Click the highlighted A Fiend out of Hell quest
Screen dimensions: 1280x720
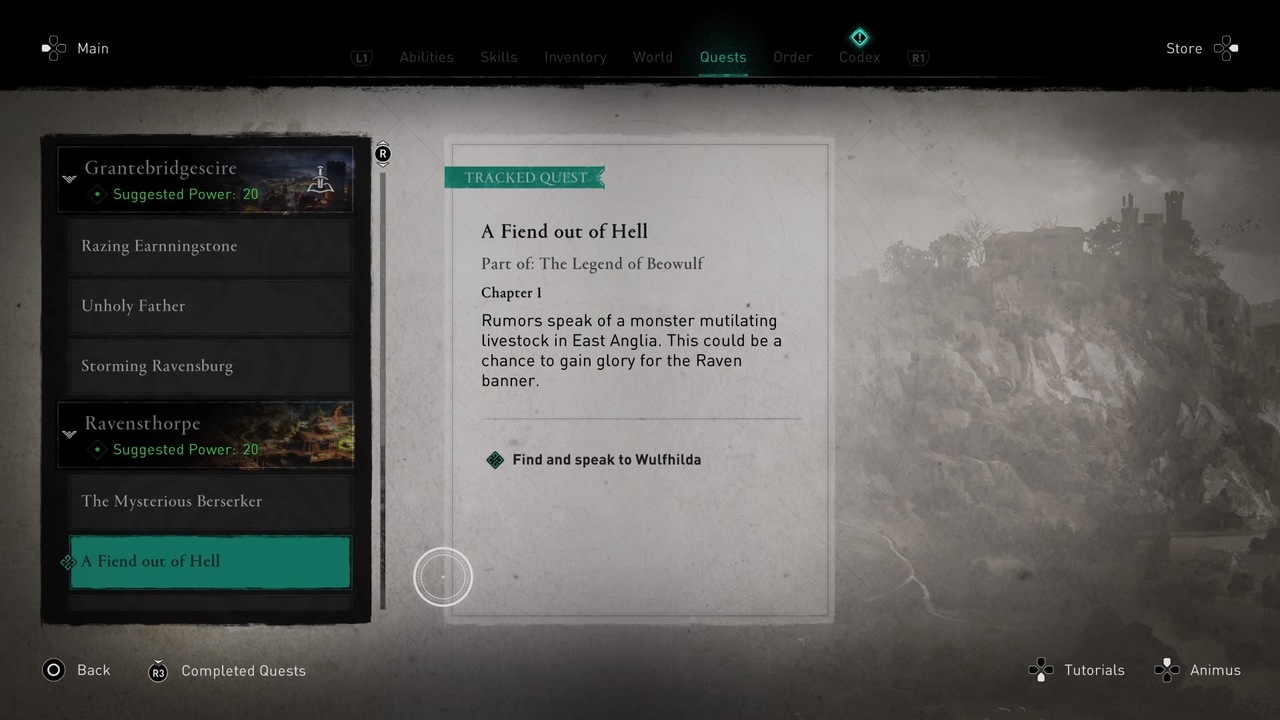click(210, 561)
